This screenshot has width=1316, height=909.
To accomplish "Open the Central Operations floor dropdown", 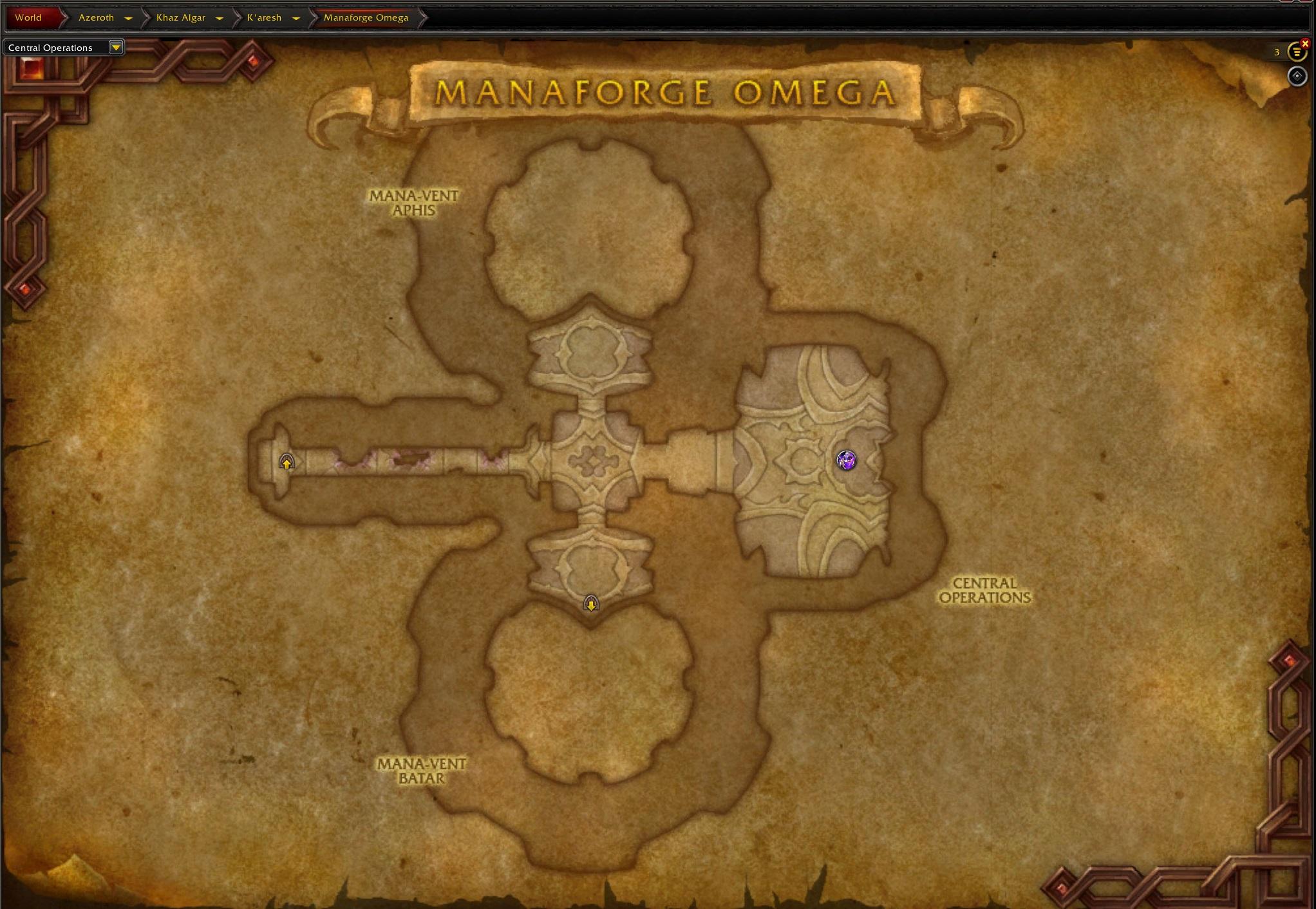I will [115, 47].
